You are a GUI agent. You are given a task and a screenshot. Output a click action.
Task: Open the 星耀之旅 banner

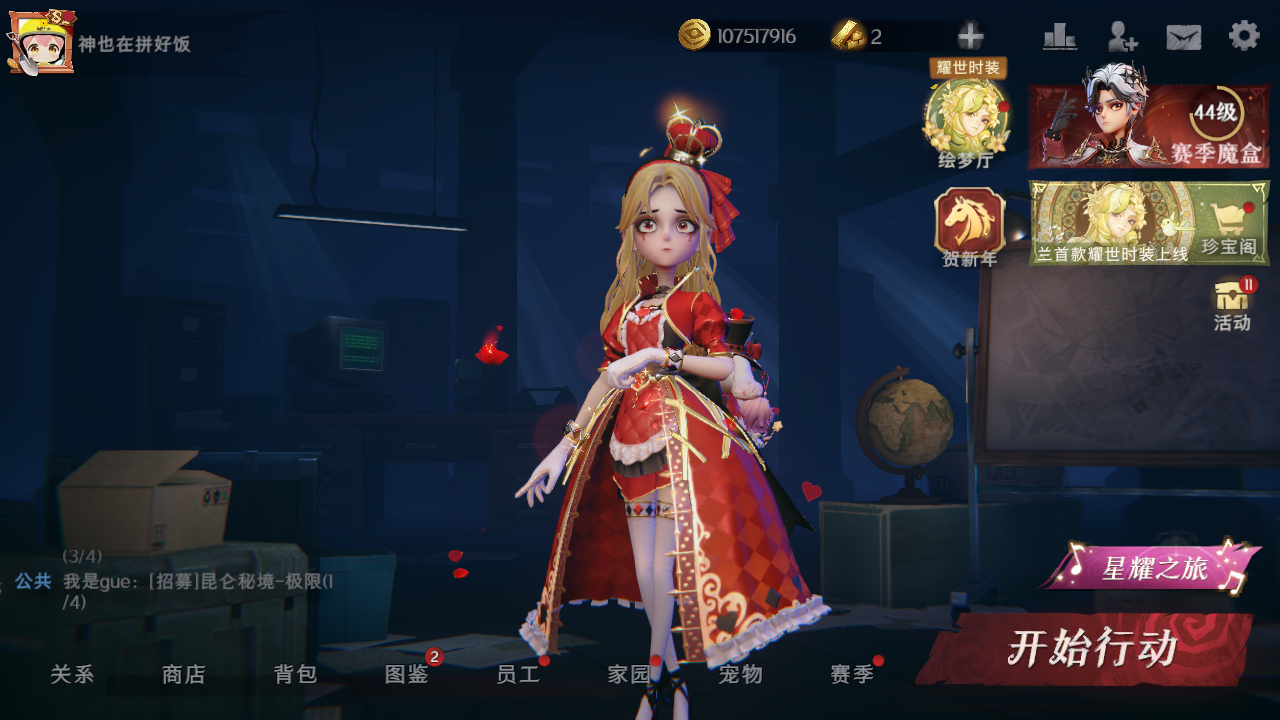click(x=1152, y=569)
